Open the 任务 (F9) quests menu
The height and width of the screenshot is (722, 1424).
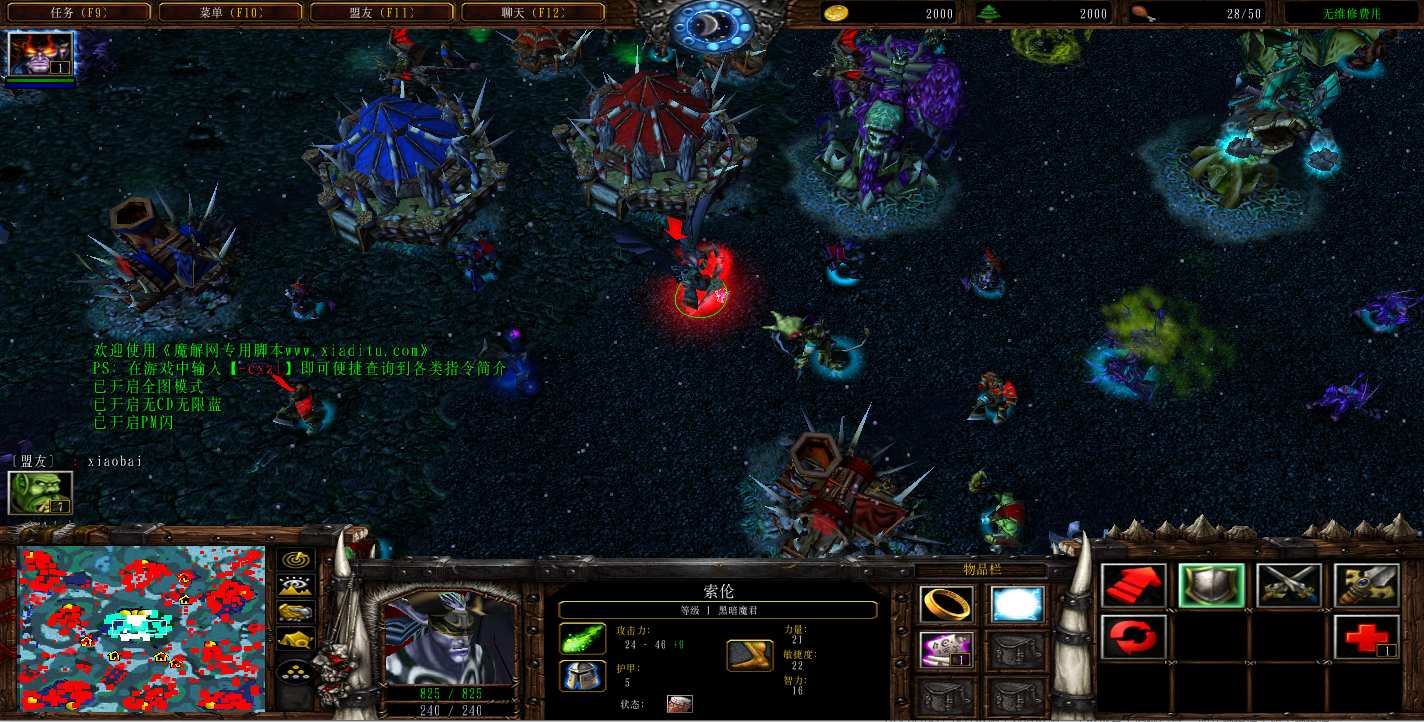tap(78, 13)
